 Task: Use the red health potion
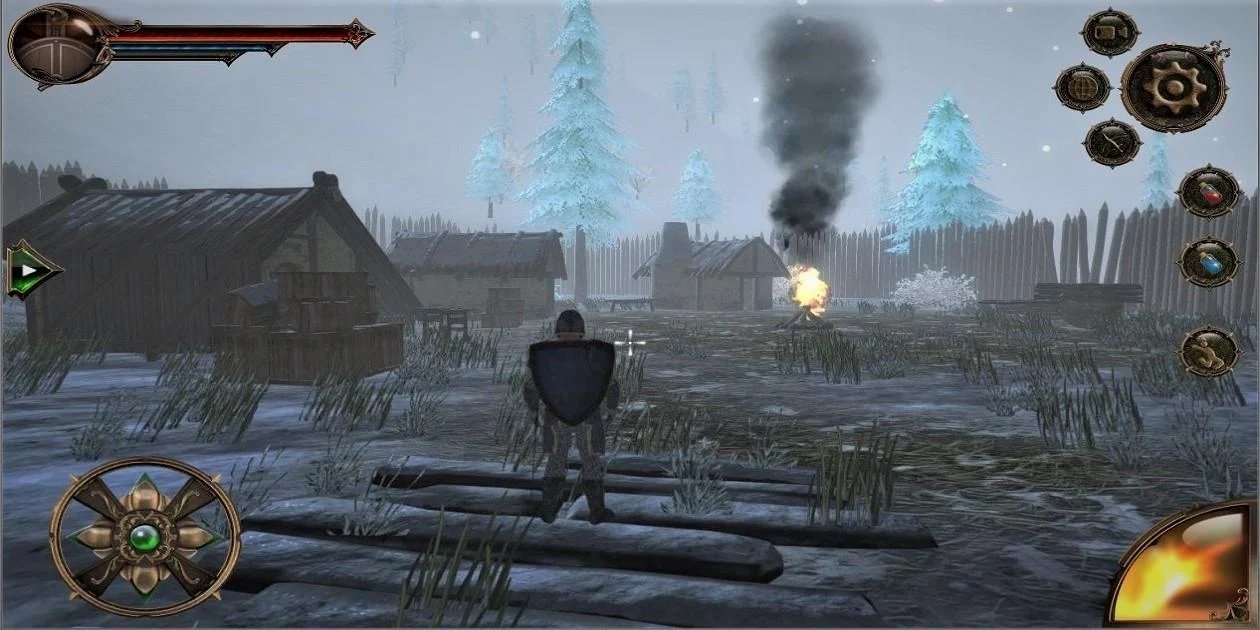click(x=1209, y=191)
